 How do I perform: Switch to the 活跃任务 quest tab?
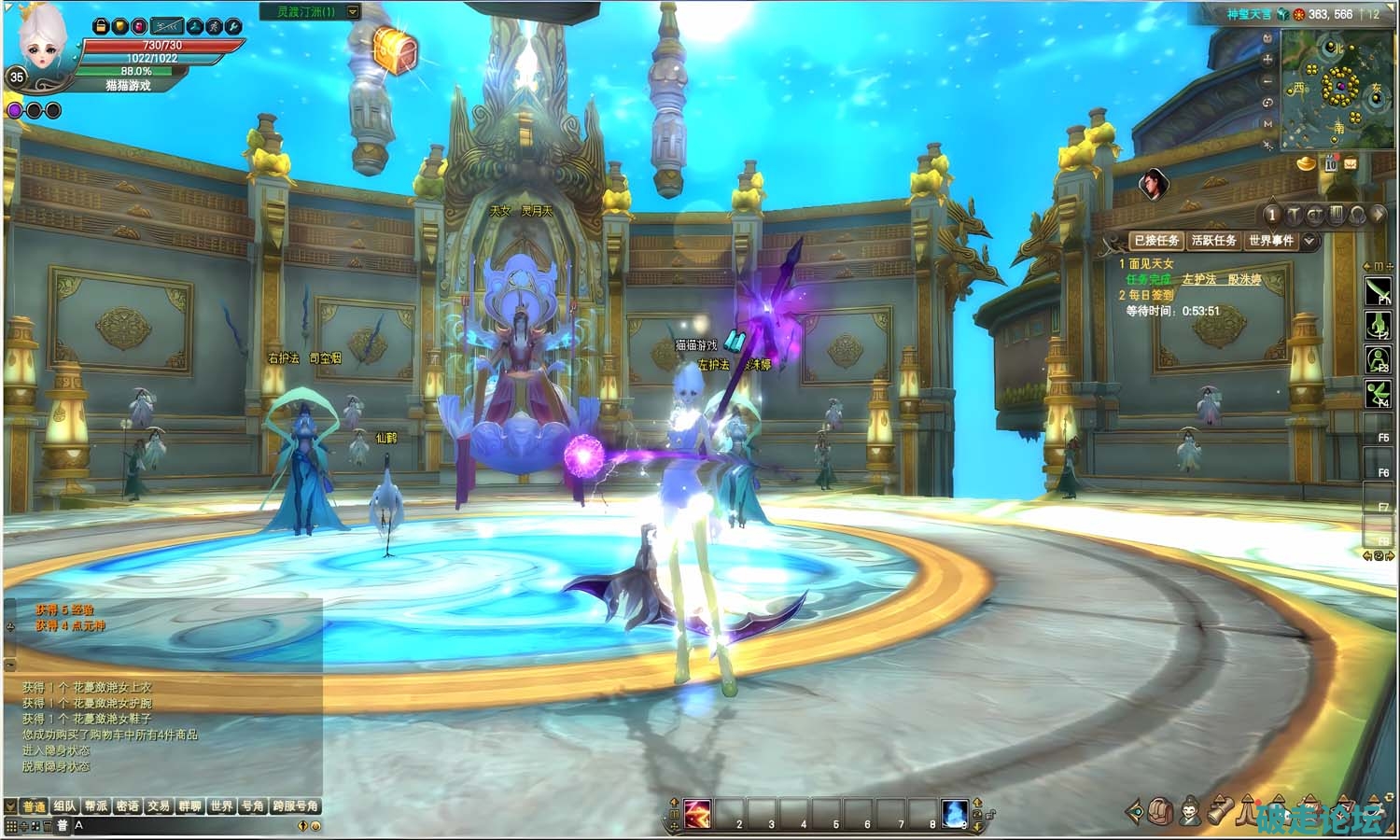(x=1213, y=241)
